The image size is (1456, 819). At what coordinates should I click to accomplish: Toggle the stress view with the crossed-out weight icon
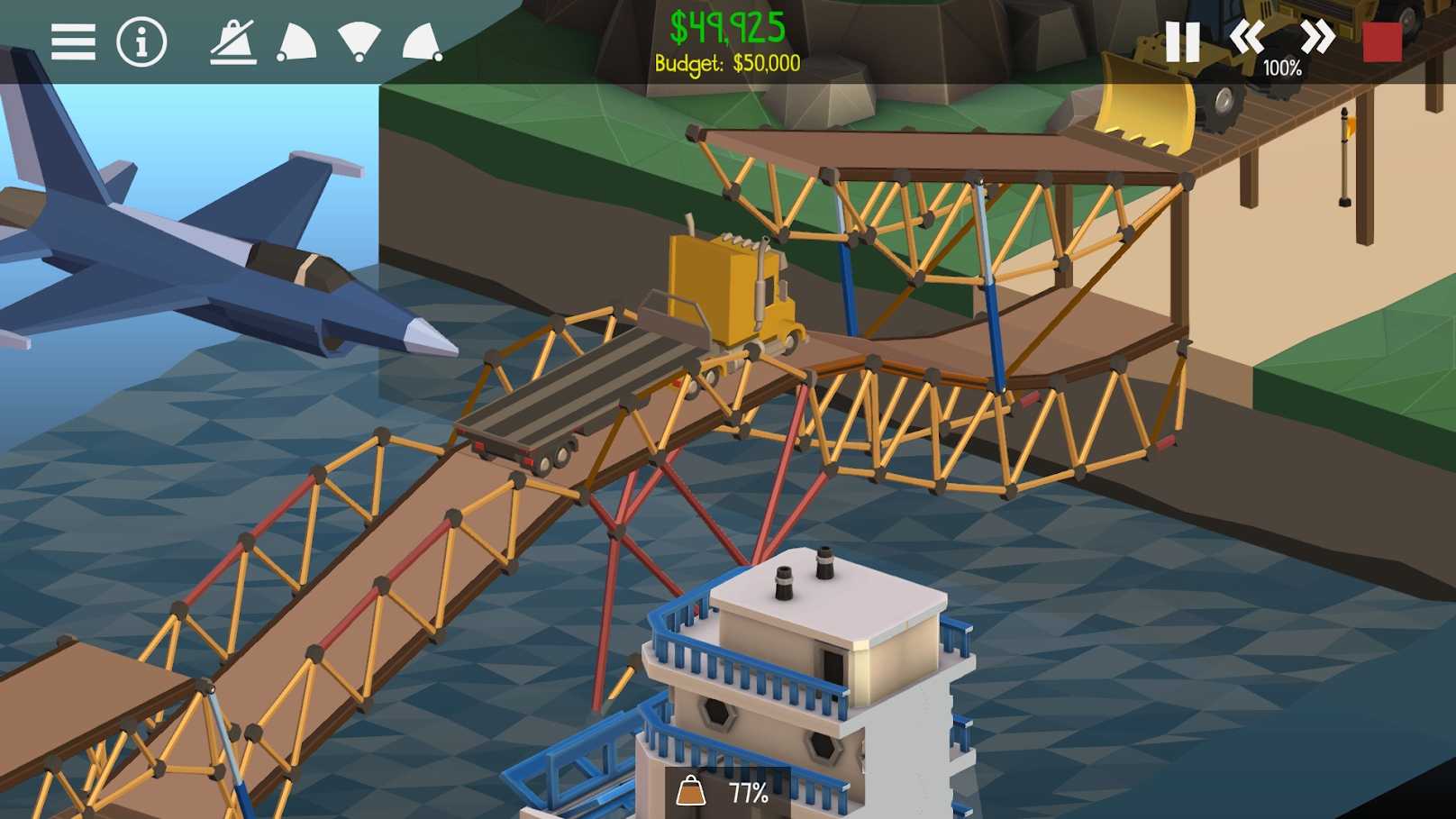tap(232, 42)
